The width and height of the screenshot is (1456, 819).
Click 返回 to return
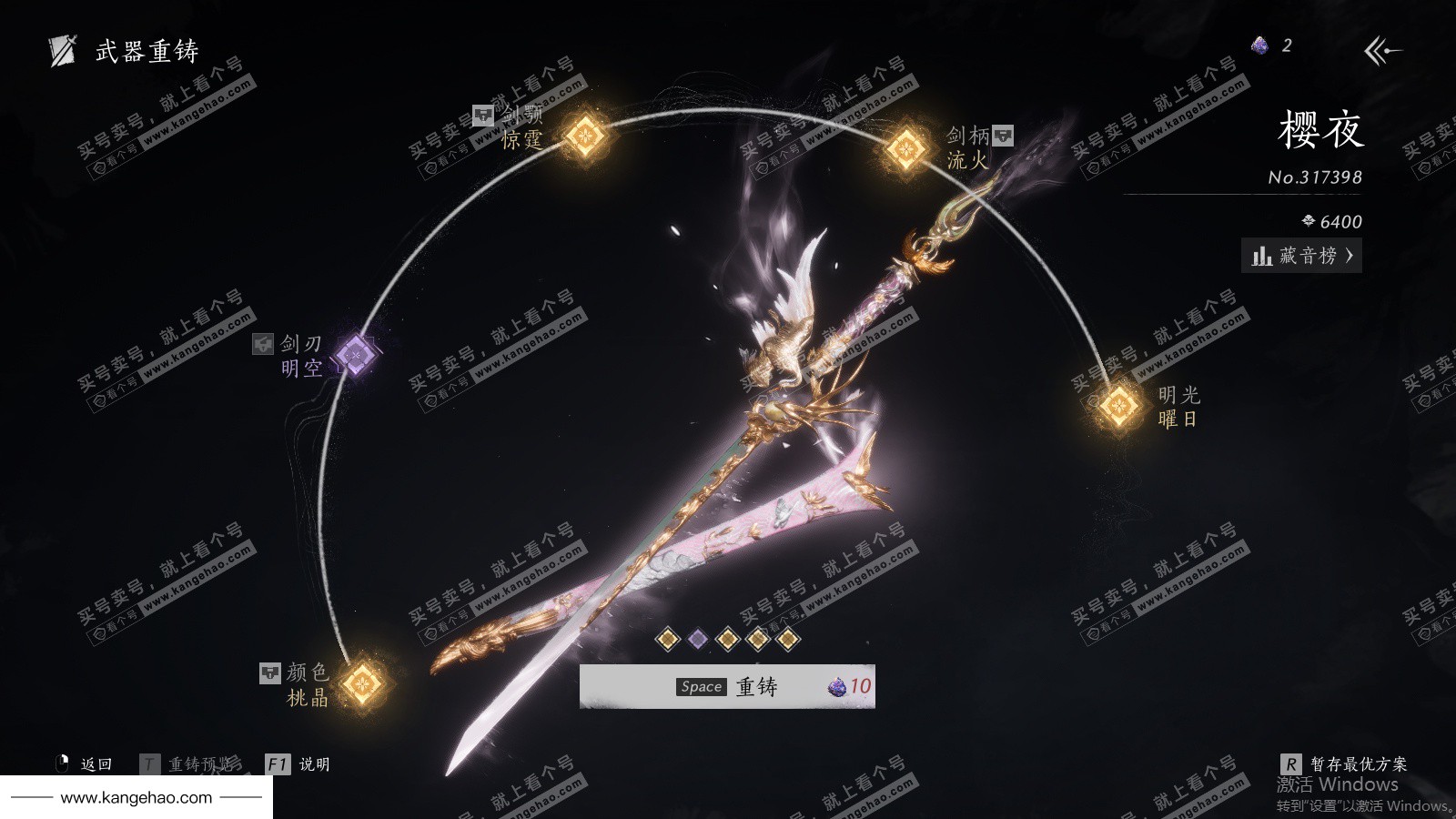coord(86,764)
